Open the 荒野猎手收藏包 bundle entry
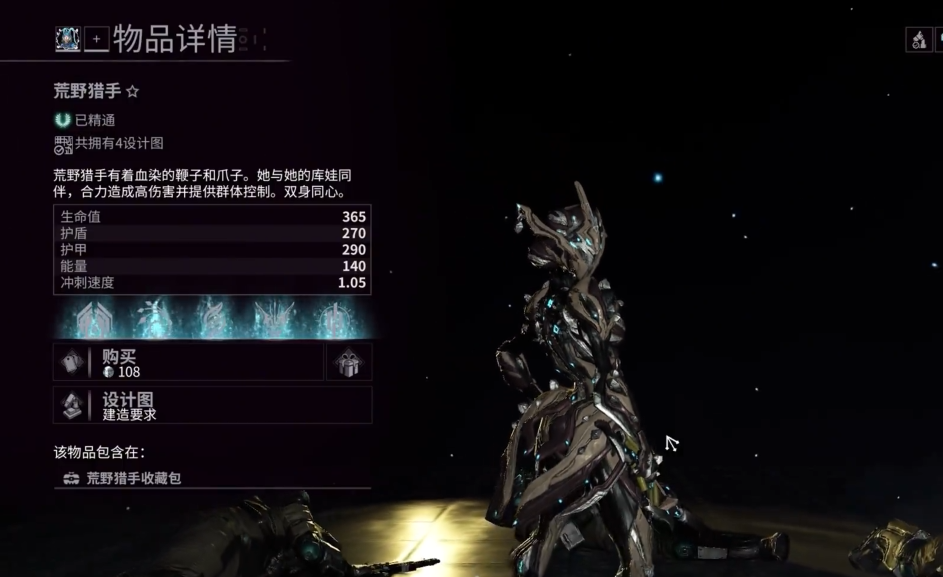 click(134, 478)
